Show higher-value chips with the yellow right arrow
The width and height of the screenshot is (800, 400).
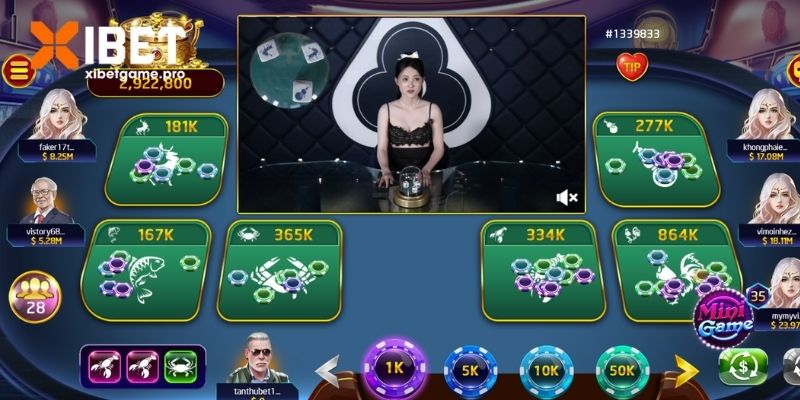pos(686,370)
